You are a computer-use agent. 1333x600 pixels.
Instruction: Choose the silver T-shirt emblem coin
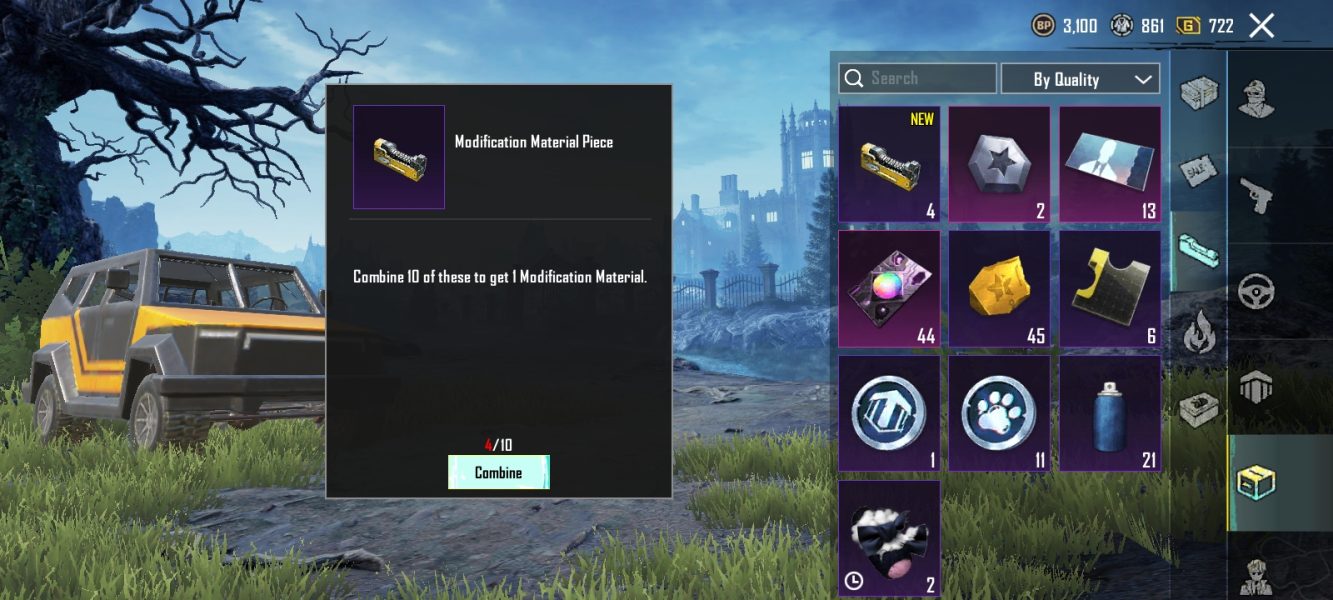click(889, 413)
